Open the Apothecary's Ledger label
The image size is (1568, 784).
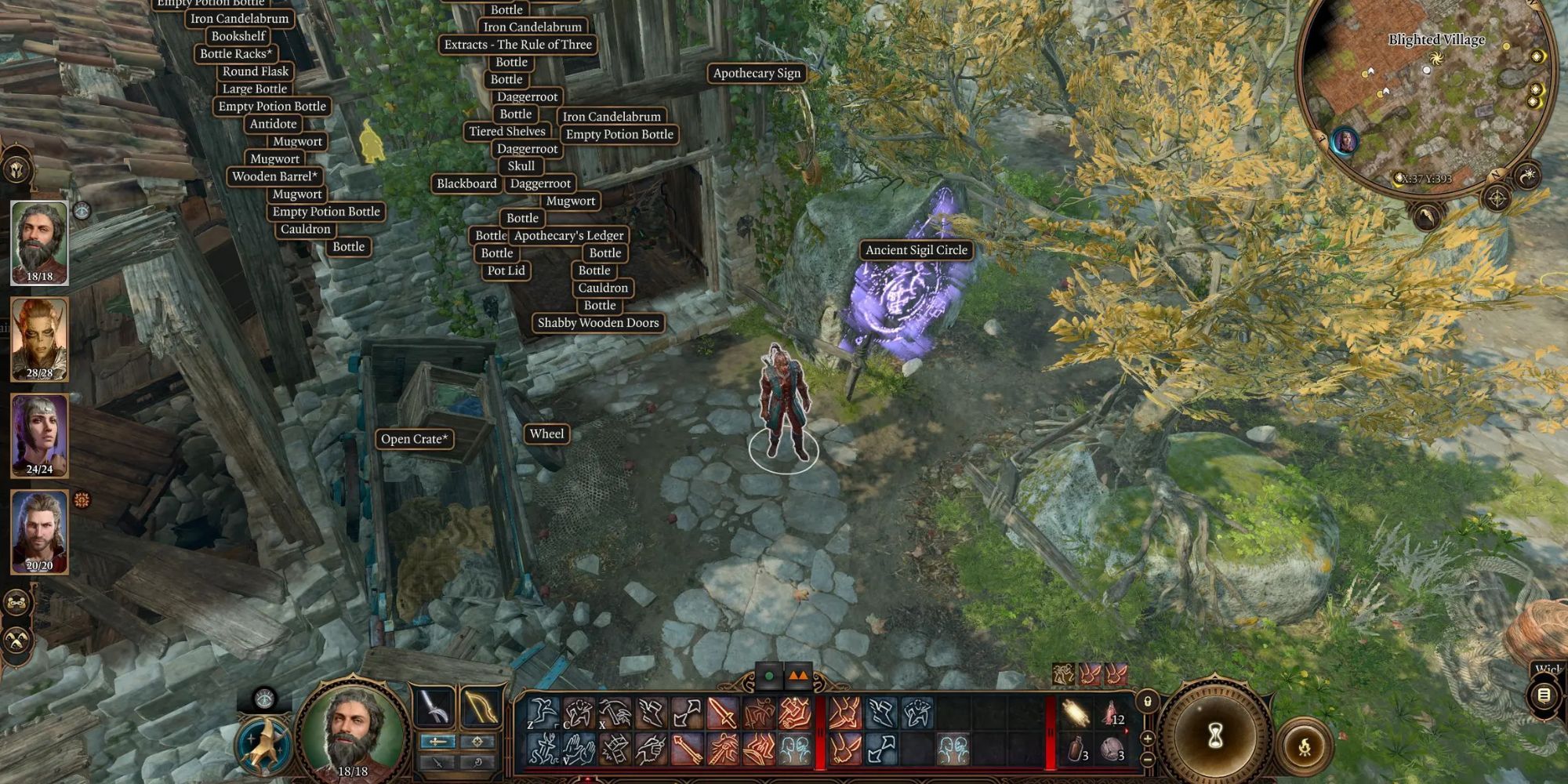pos(568,235)
